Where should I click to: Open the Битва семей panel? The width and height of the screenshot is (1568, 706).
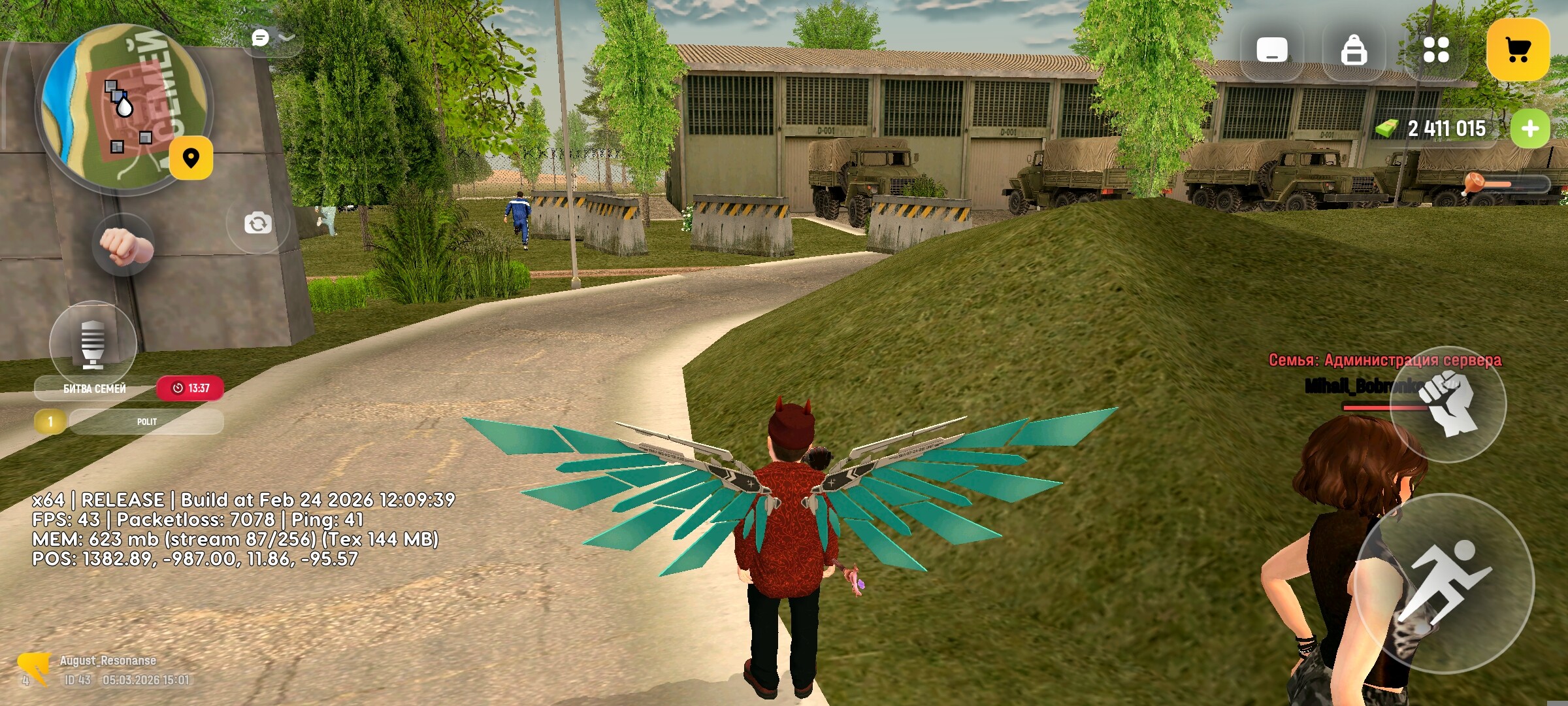click(x=95, y=388)
